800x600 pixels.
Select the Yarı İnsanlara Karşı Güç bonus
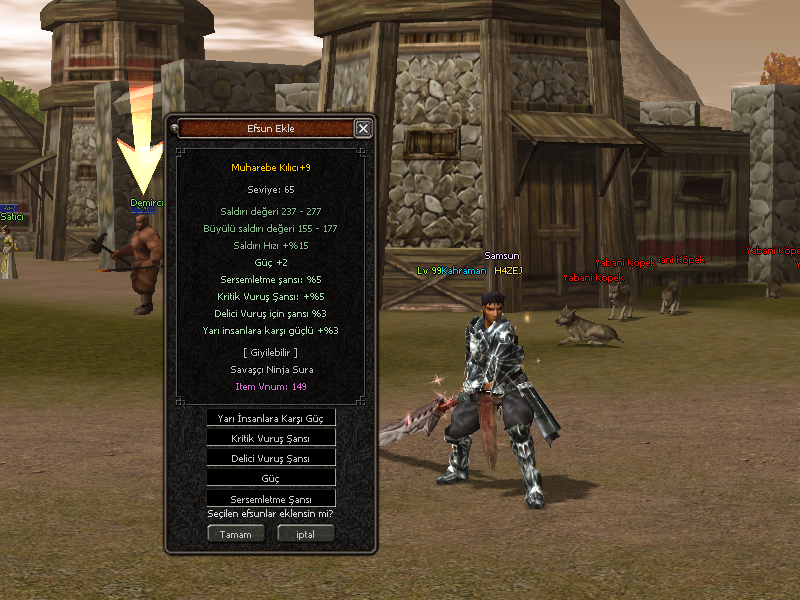tap(271, 418)
